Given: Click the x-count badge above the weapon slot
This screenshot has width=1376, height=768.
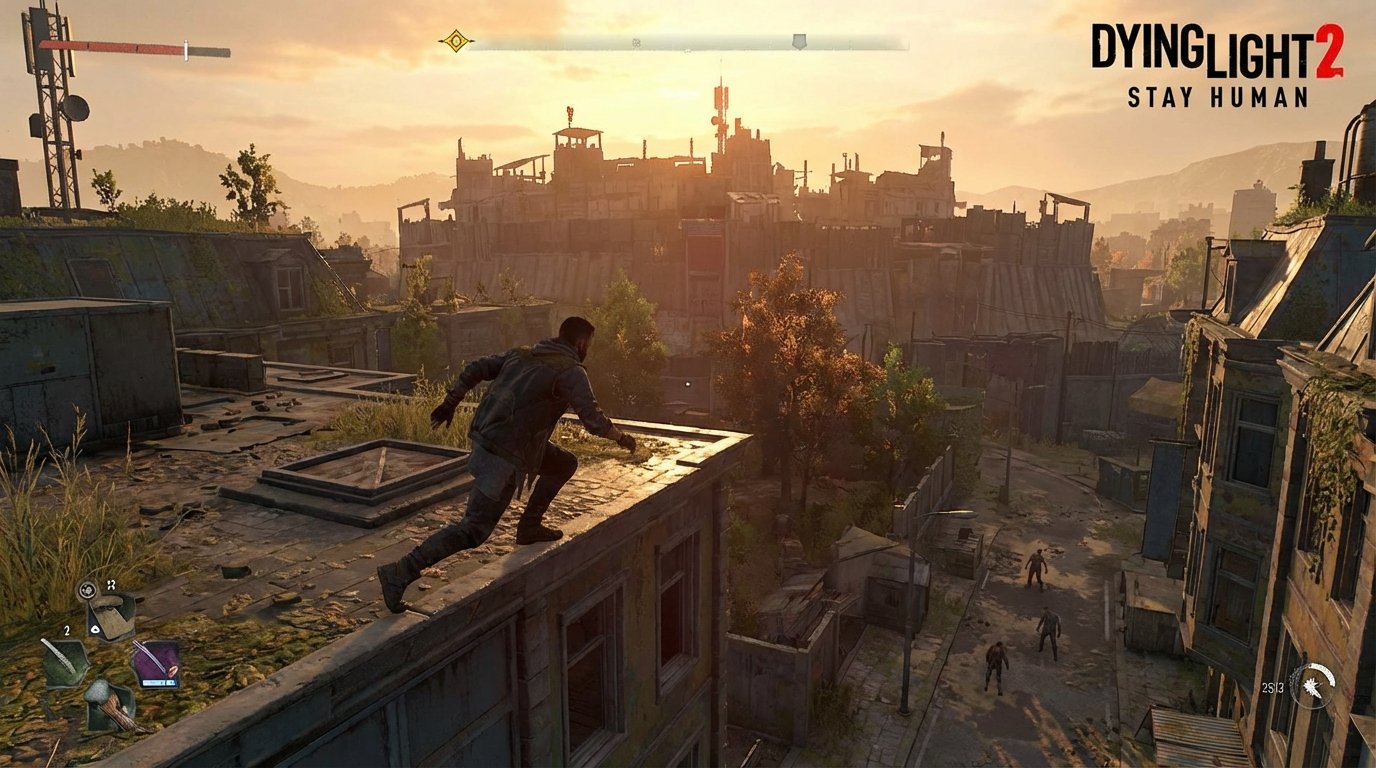Looking at the screenshot, I should click(112, 585).
